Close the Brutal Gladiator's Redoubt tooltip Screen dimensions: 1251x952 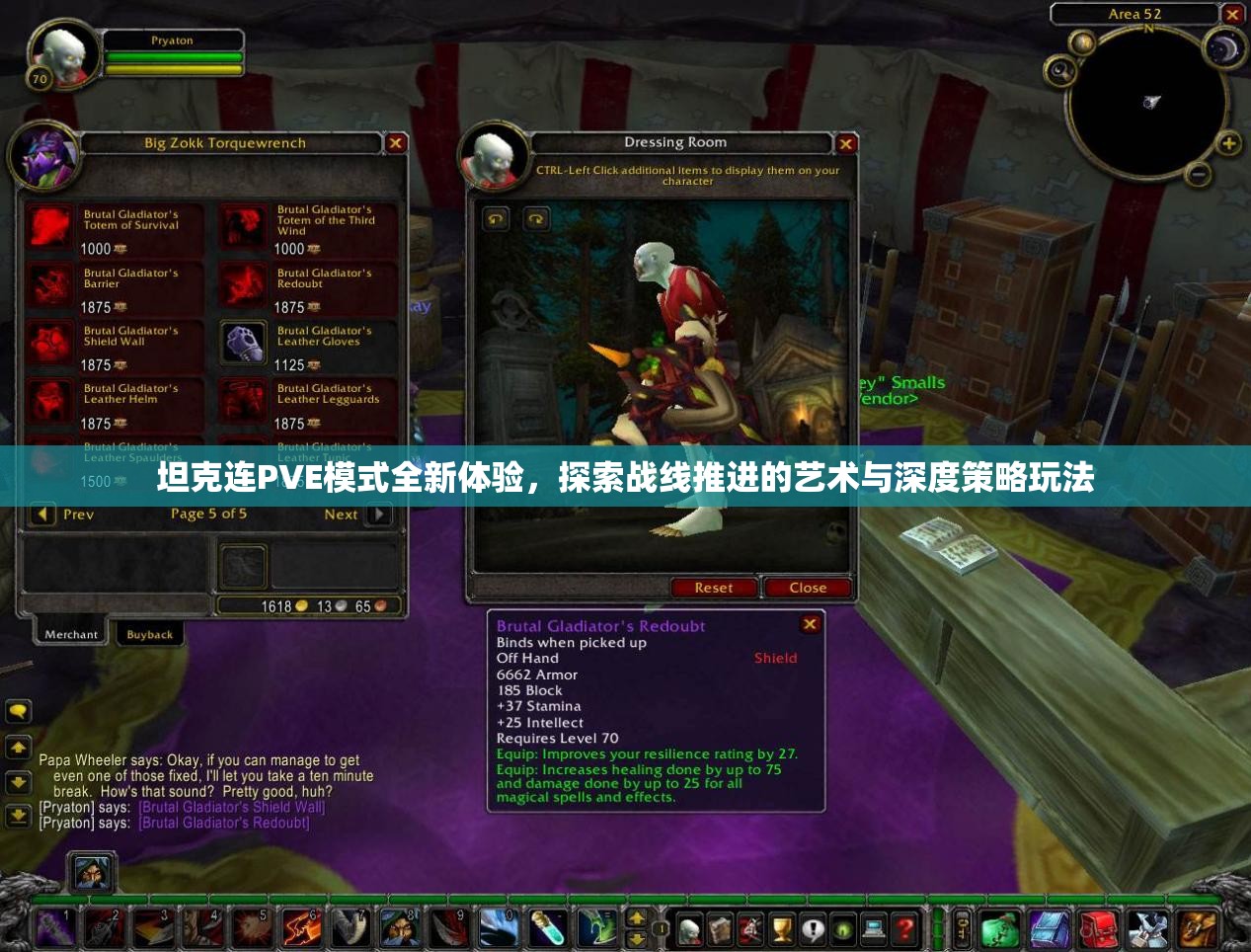point(810,624)
